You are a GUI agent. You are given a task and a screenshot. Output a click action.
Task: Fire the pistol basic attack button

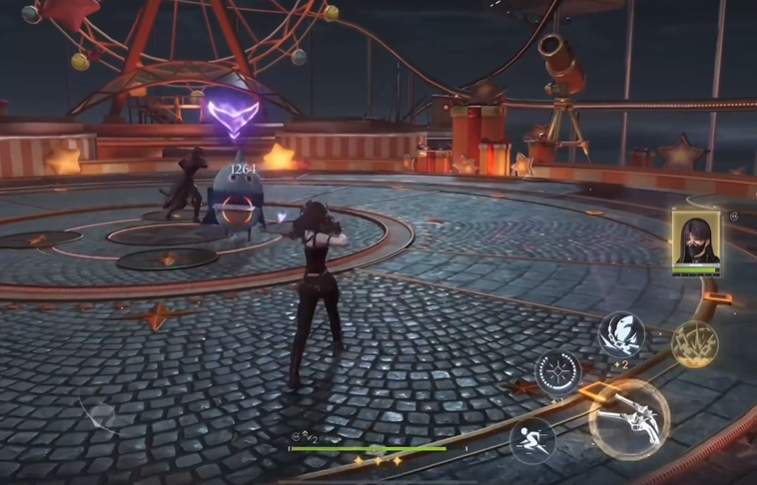[629, 416]
